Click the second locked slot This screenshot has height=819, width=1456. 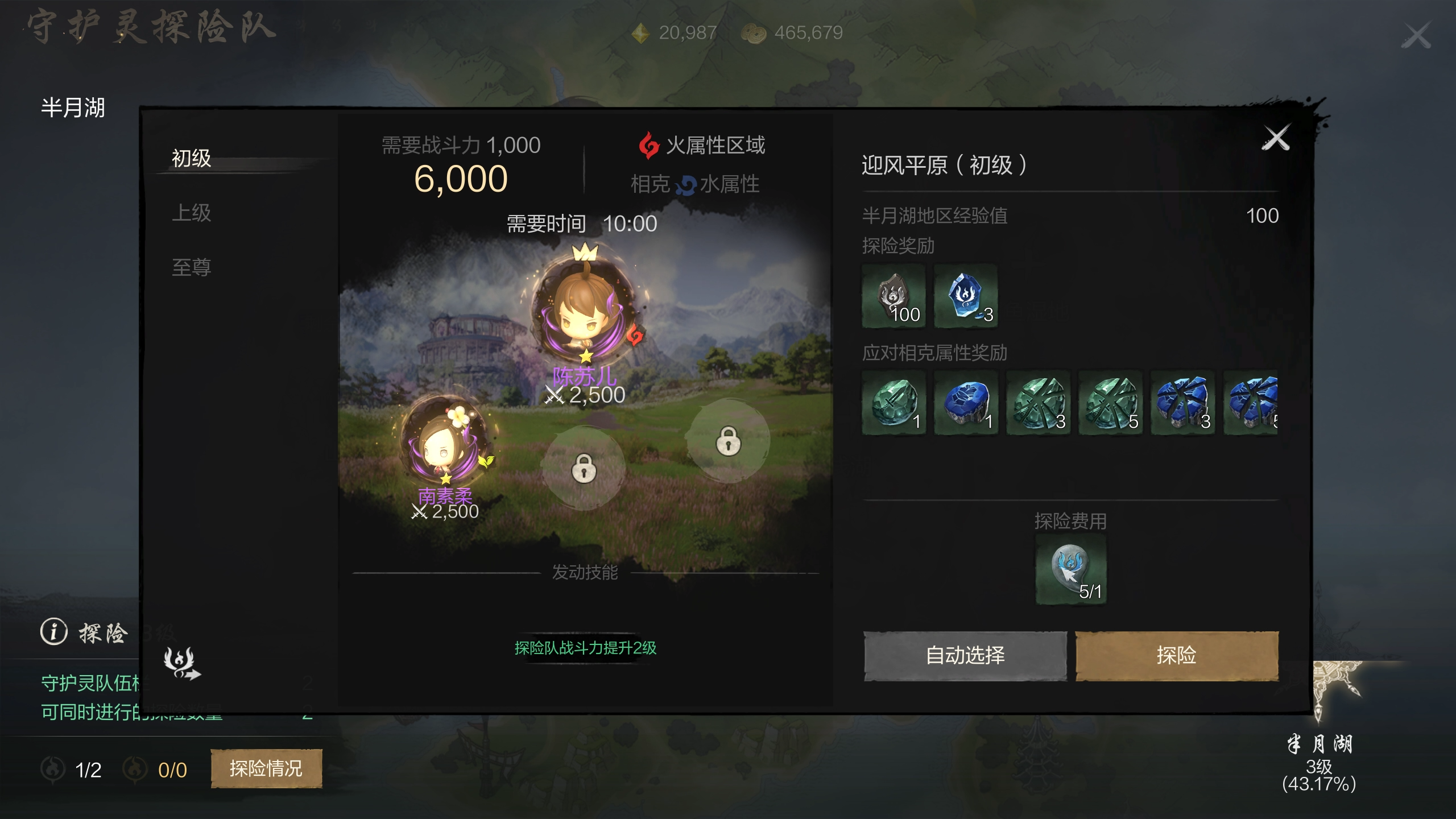730,441
